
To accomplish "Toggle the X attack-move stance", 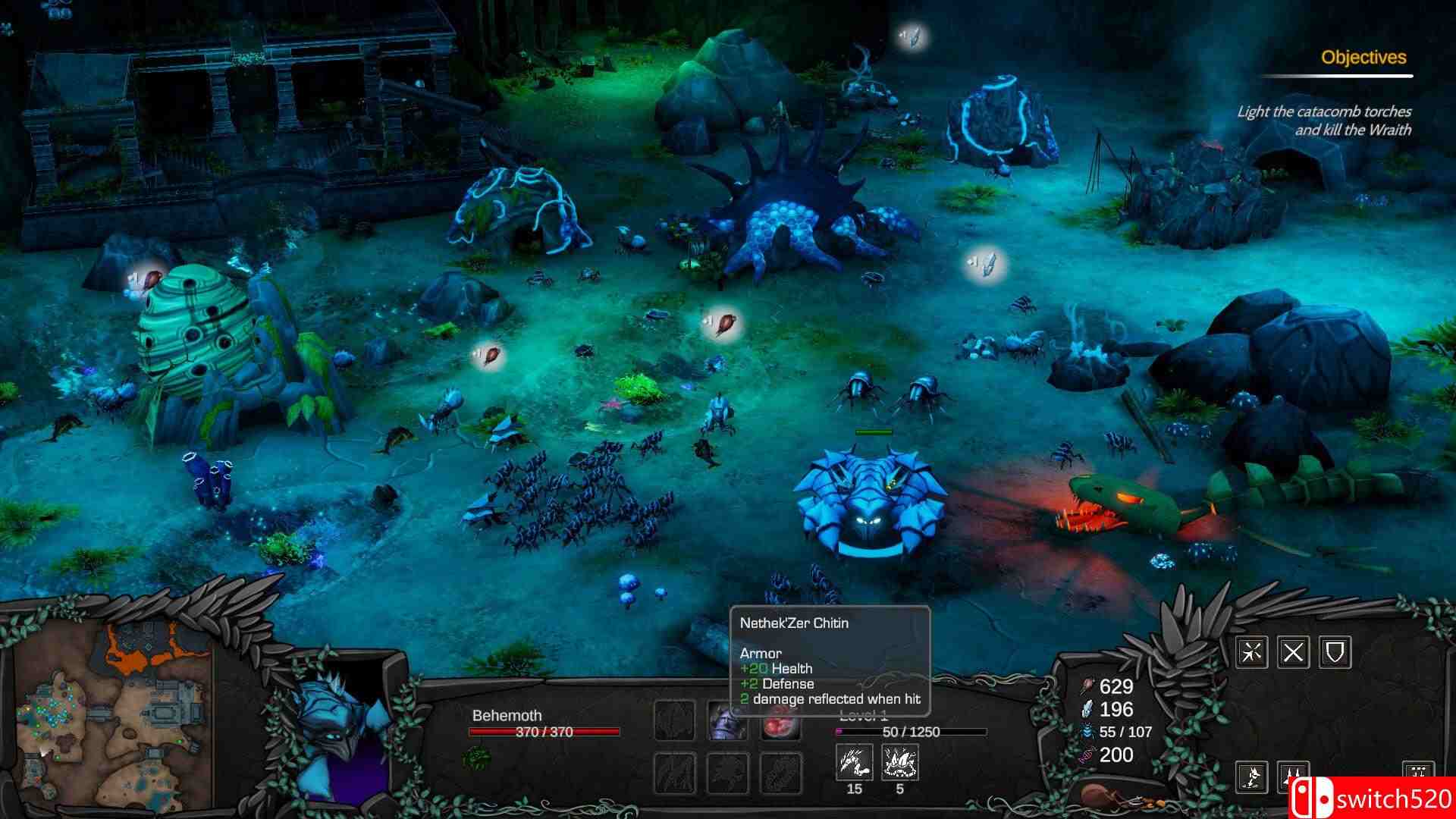I will tap(1294, 652).
